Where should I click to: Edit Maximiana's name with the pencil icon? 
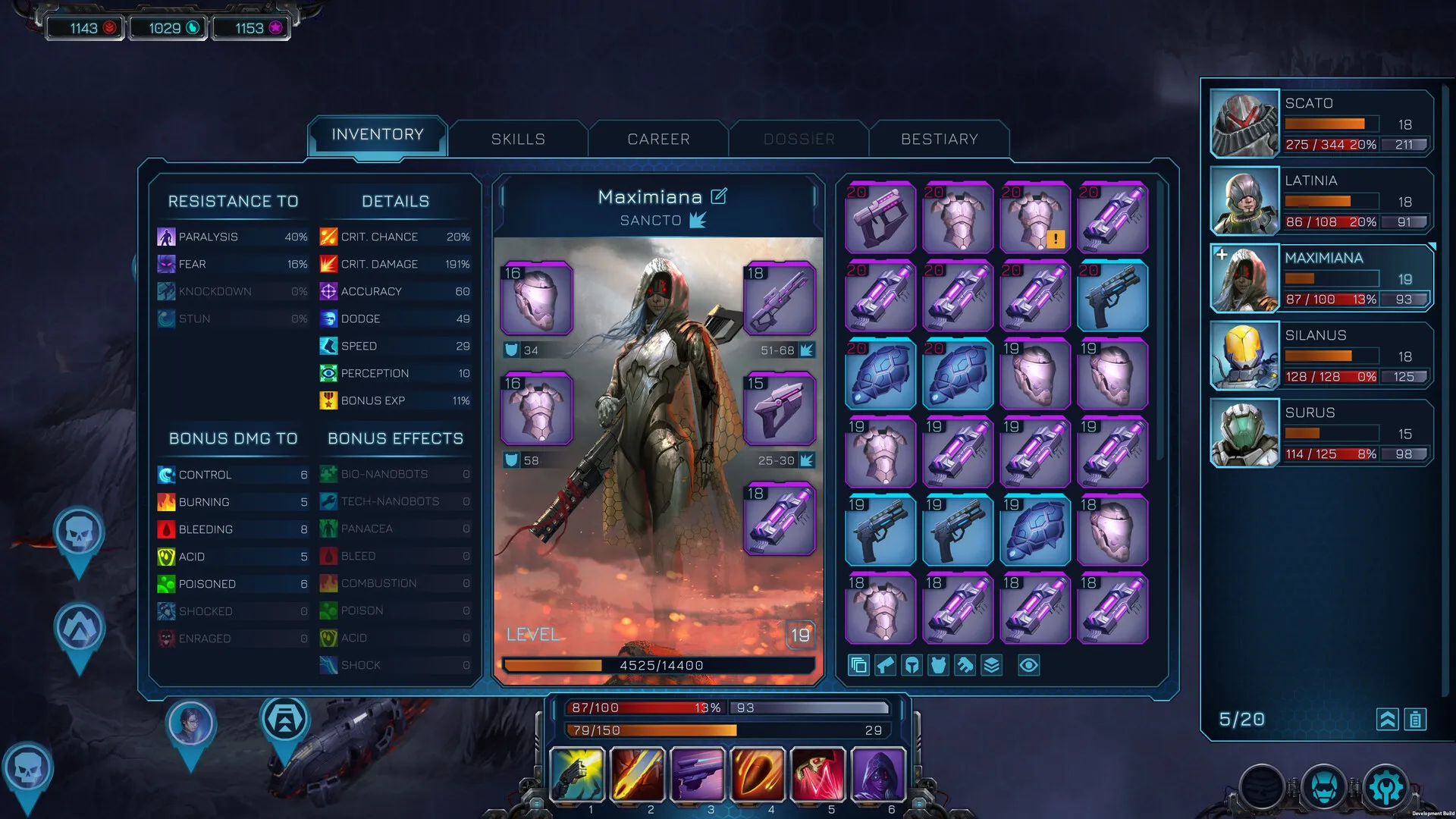point(719,196)
